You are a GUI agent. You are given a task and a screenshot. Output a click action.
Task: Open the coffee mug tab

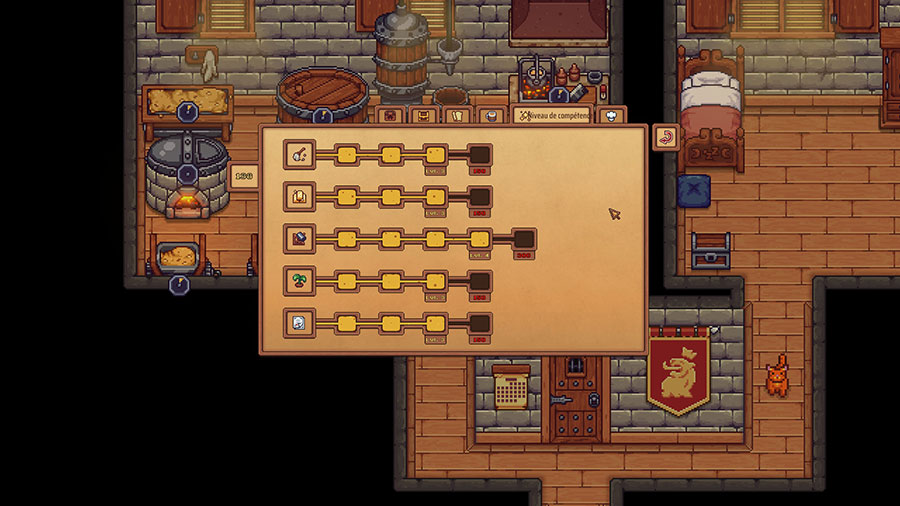pyautogui.click(x=490, y=115)
